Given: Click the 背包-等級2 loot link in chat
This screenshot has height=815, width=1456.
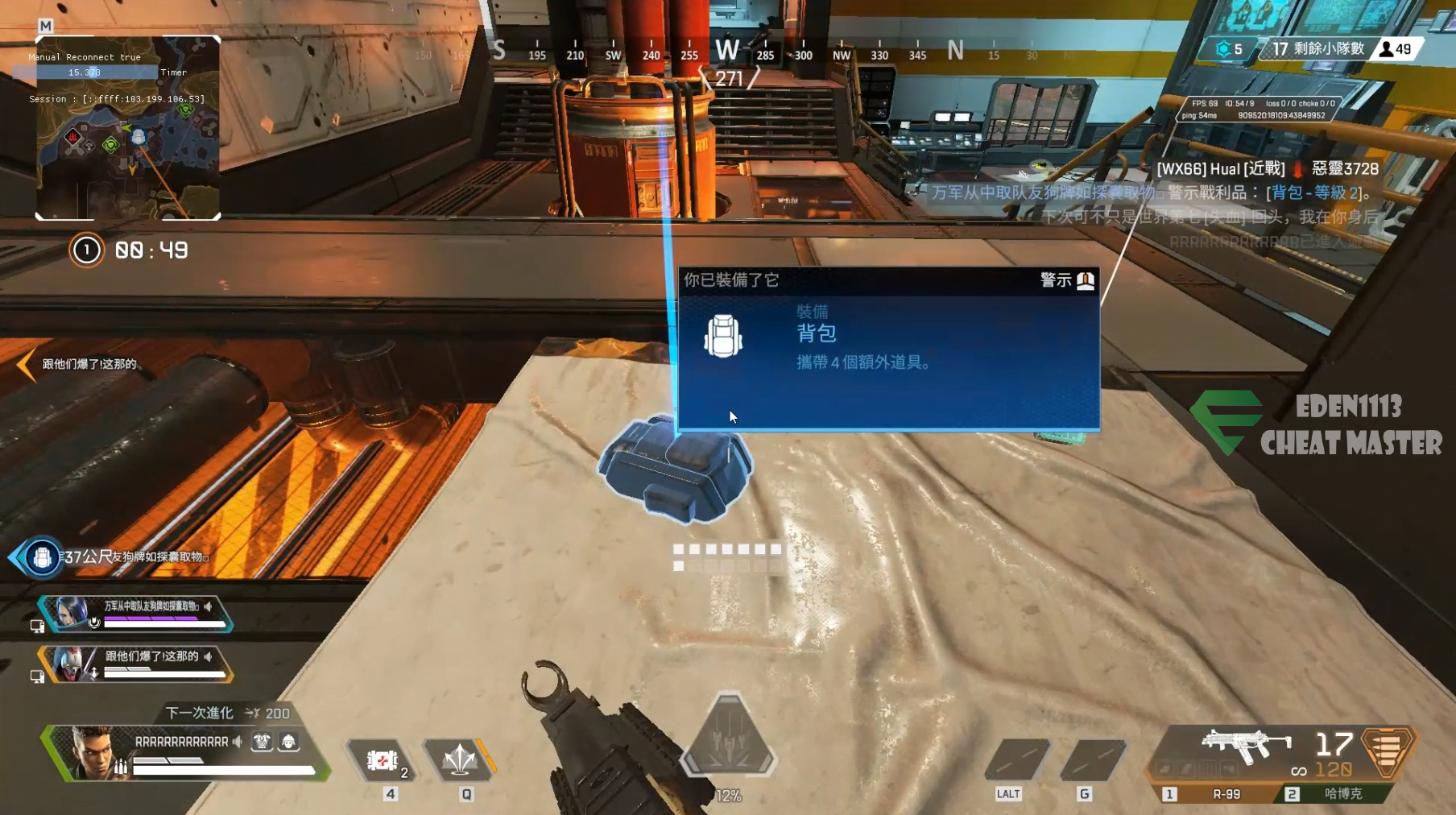Looking at the screenshot, I should (x=1314, y=192).
